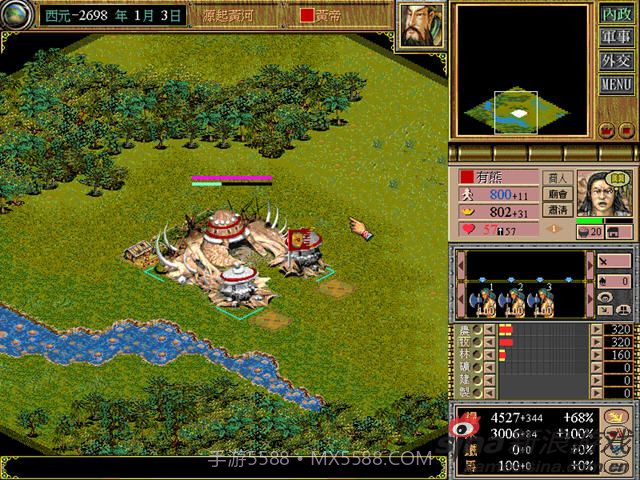Increase the 農 farming labor allocation

(597, 329)
